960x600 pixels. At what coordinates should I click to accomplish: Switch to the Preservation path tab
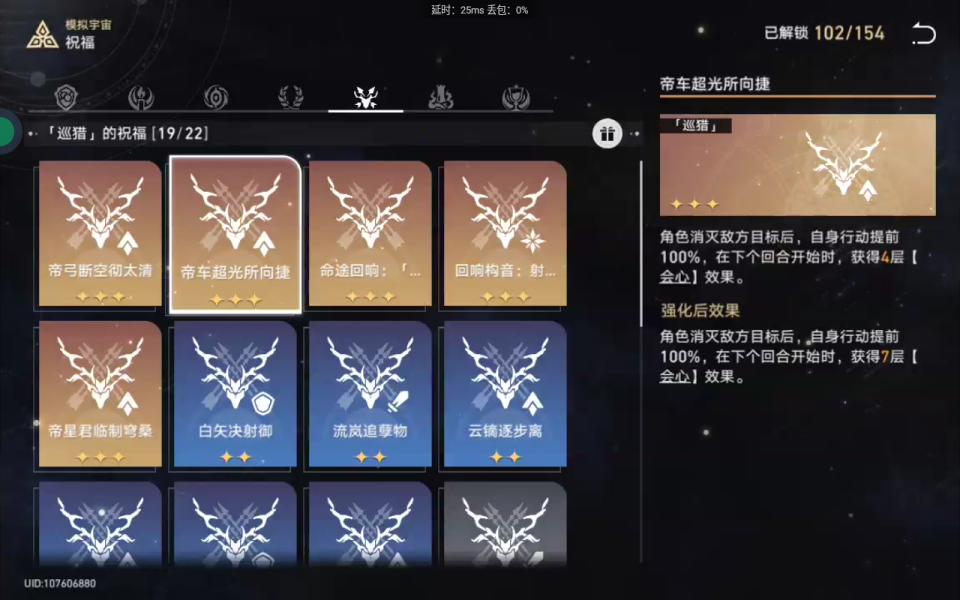pyautogui.click(x=66, y=97)
